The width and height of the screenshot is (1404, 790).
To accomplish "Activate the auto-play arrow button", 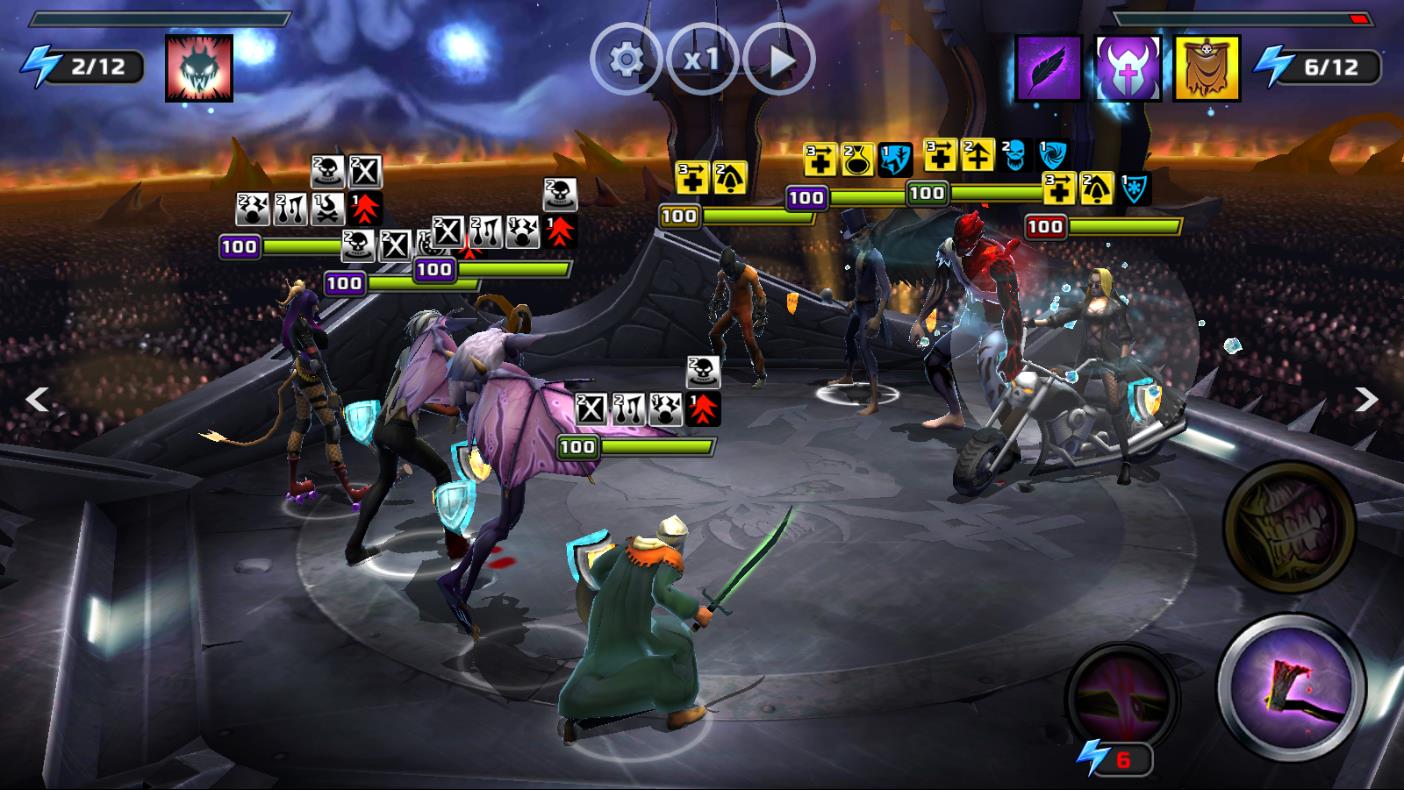I will pyautogui.click(x=779, y=60).
